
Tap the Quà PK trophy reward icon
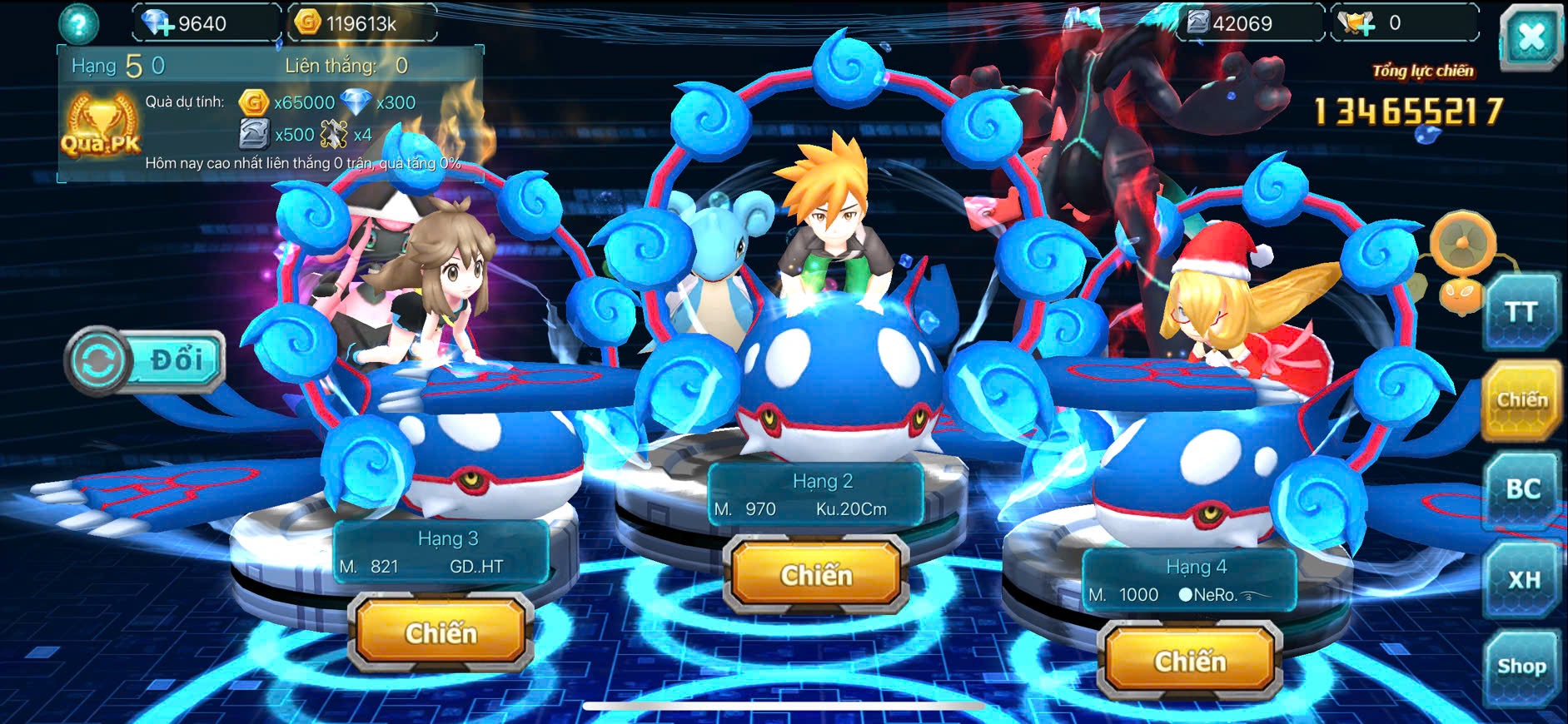click(x=102, y=126)
